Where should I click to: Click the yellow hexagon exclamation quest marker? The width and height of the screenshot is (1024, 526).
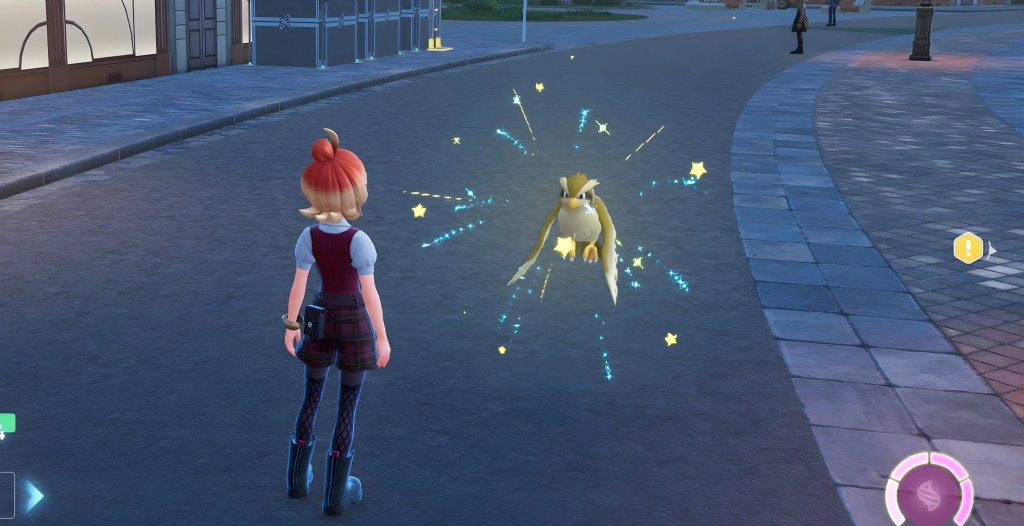[x=967, y=248]
